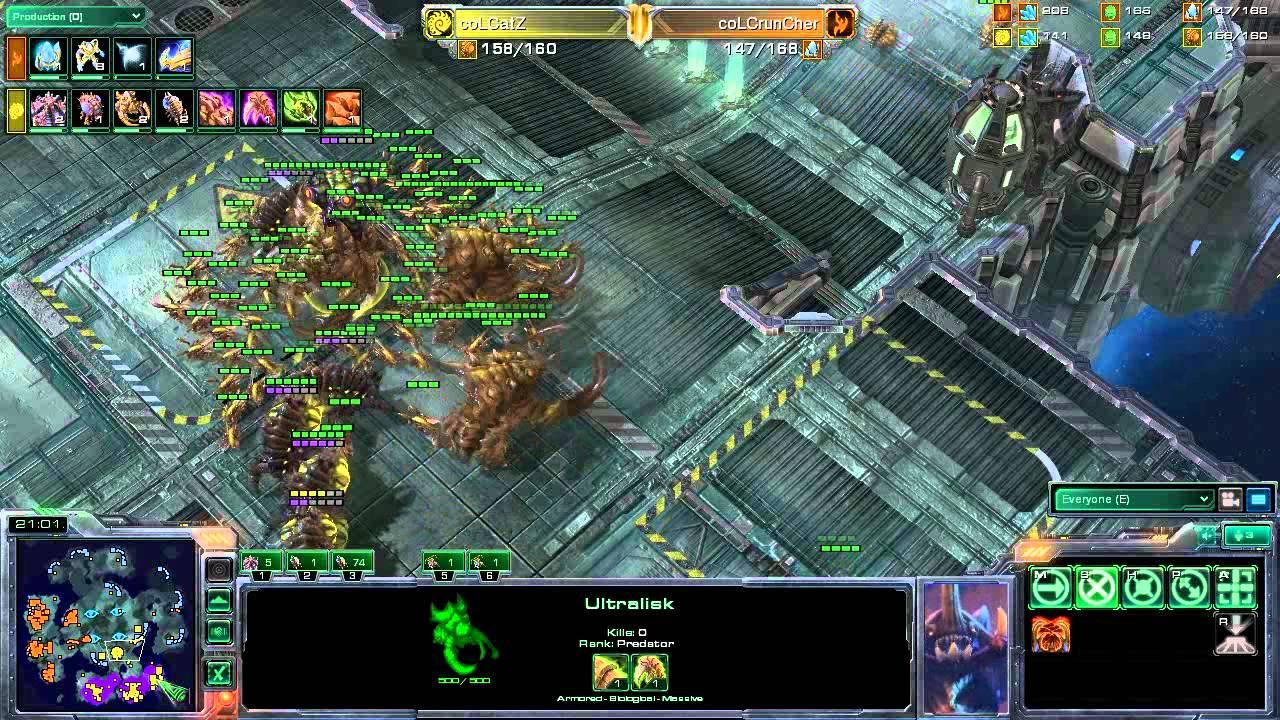The height and width of the screenshot is (720, 1280).
Task: Switch to control group tab 3
Action: (352, 574)
